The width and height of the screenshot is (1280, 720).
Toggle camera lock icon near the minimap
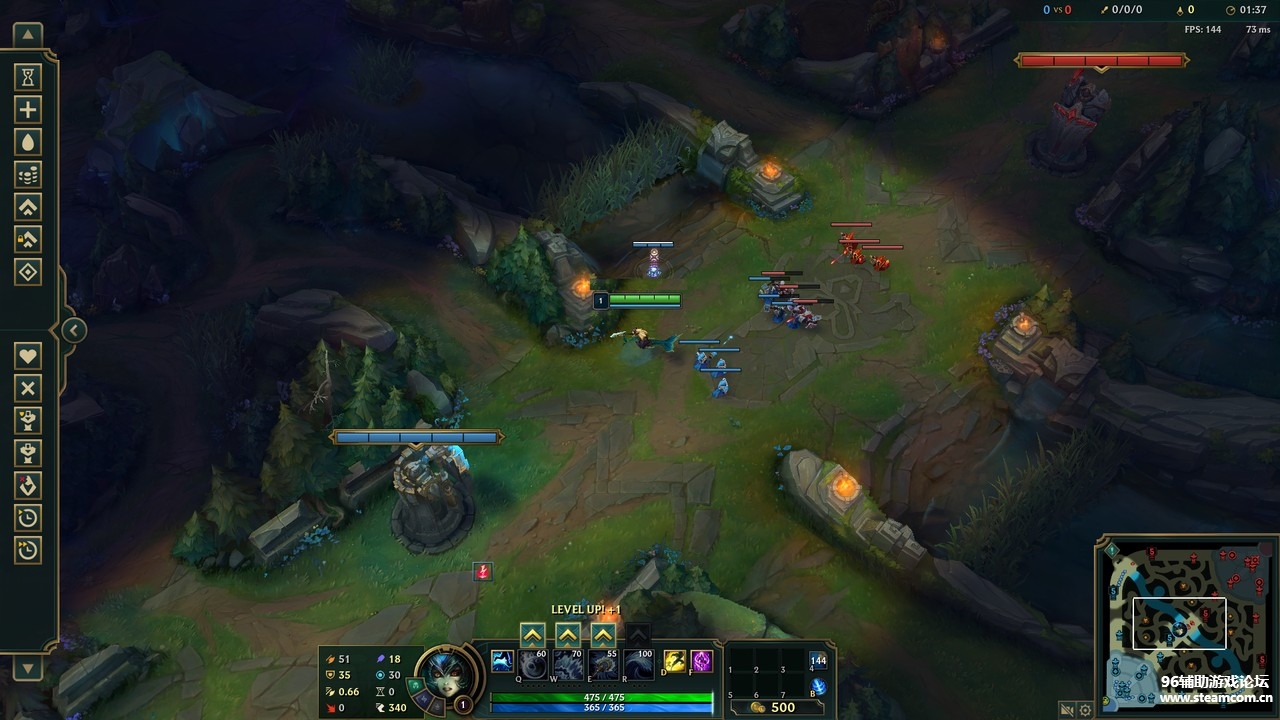point(1066,710)
